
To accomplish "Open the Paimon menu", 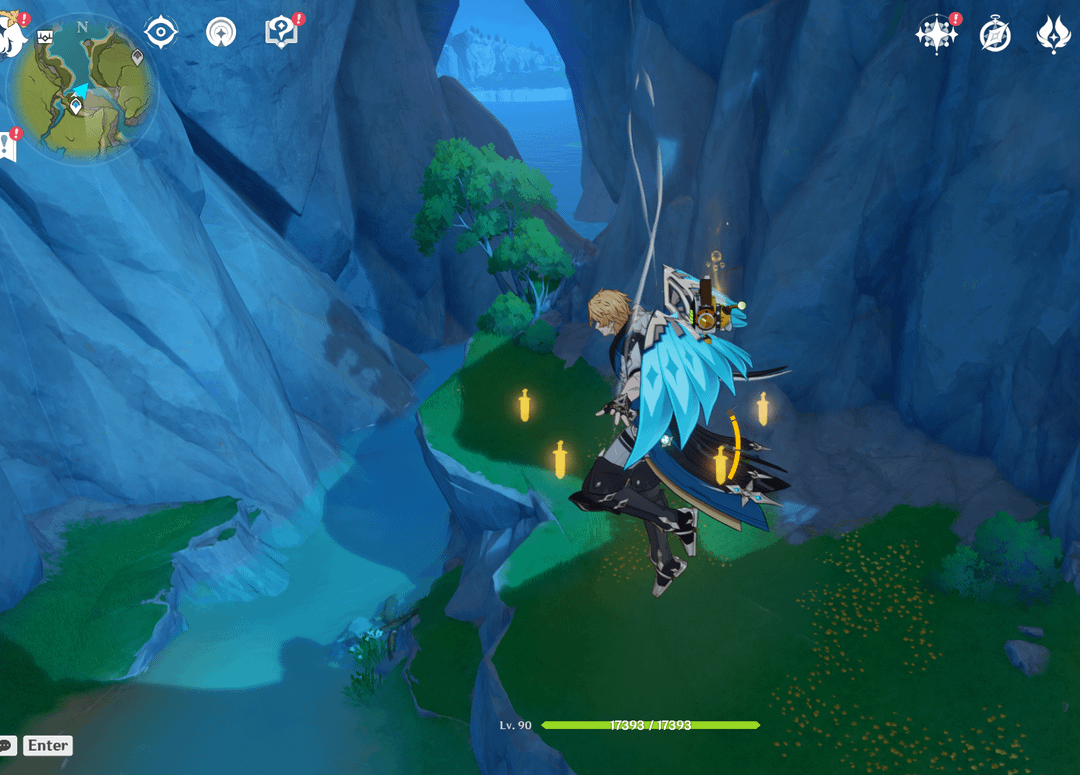I will [10, 37].
